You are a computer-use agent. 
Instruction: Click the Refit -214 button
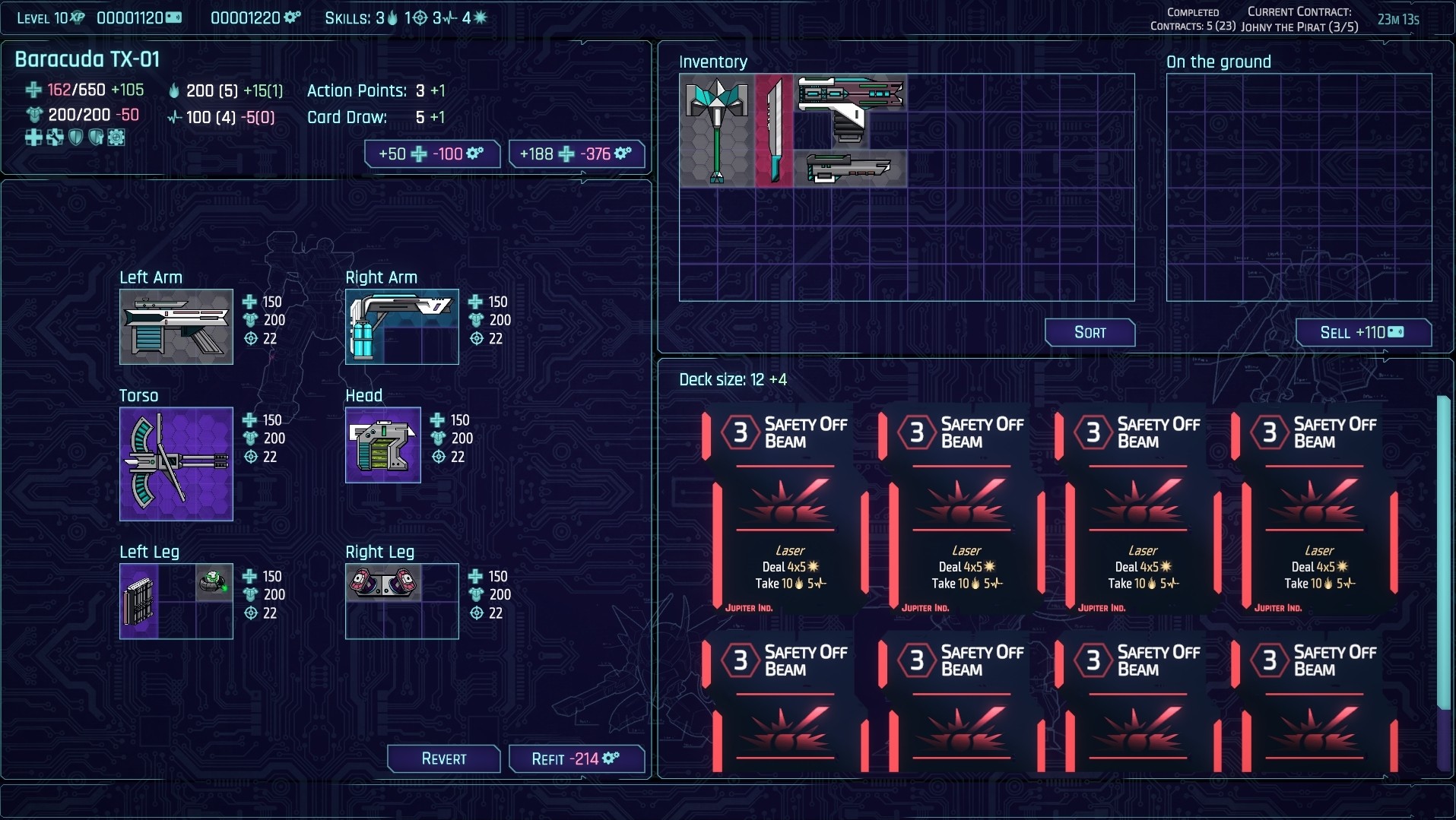(x=576, y=758)
